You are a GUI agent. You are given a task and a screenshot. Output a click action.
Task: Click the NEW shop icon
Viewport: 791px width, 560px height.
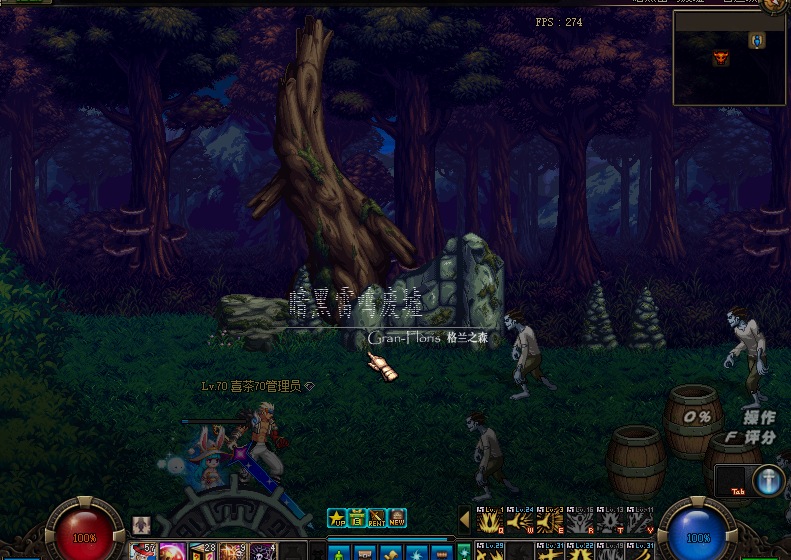[x=397, y=518]
